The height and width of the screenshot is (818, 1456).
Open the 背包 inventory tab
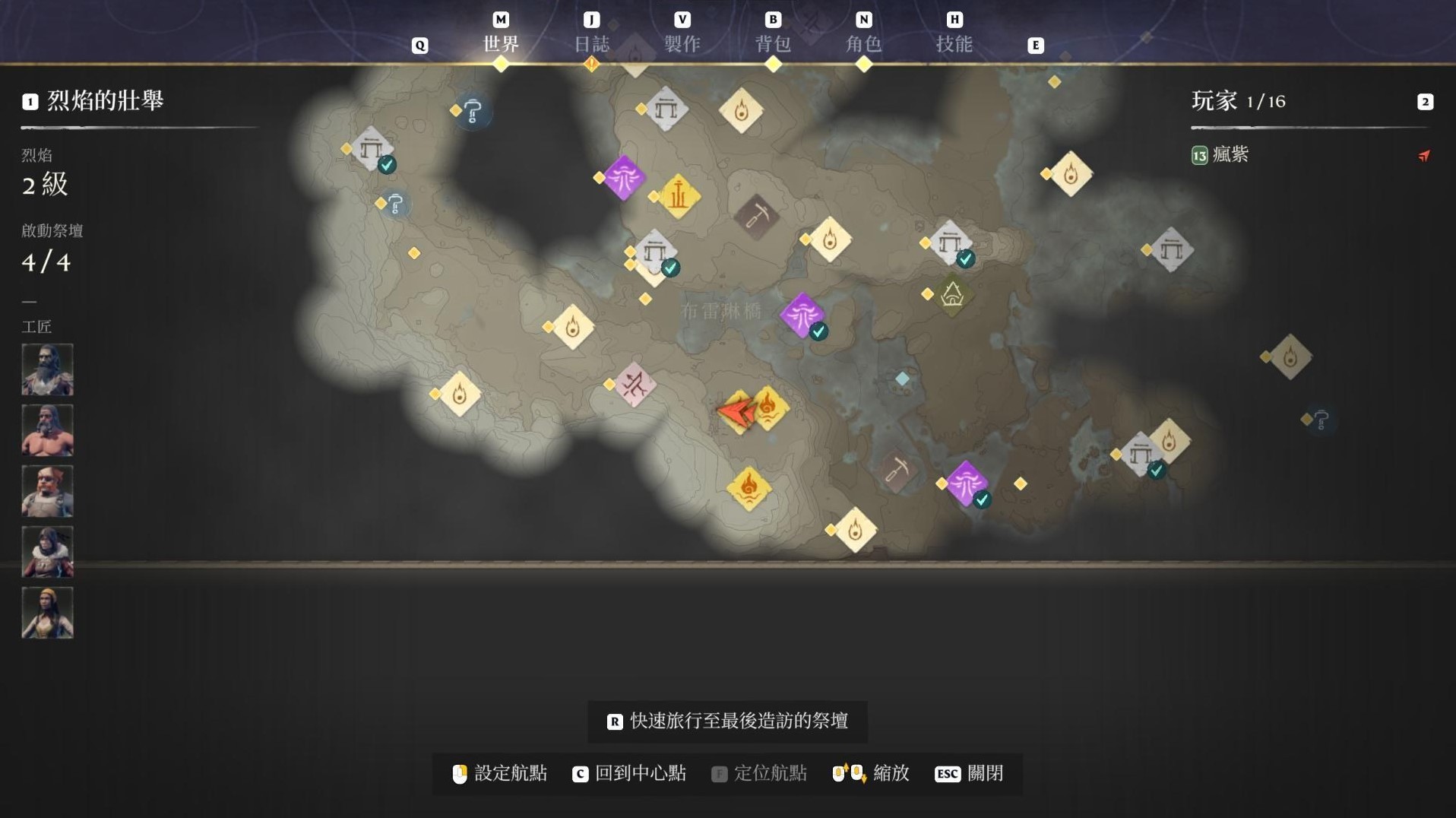pyautogui.click(x=775, y=44)
